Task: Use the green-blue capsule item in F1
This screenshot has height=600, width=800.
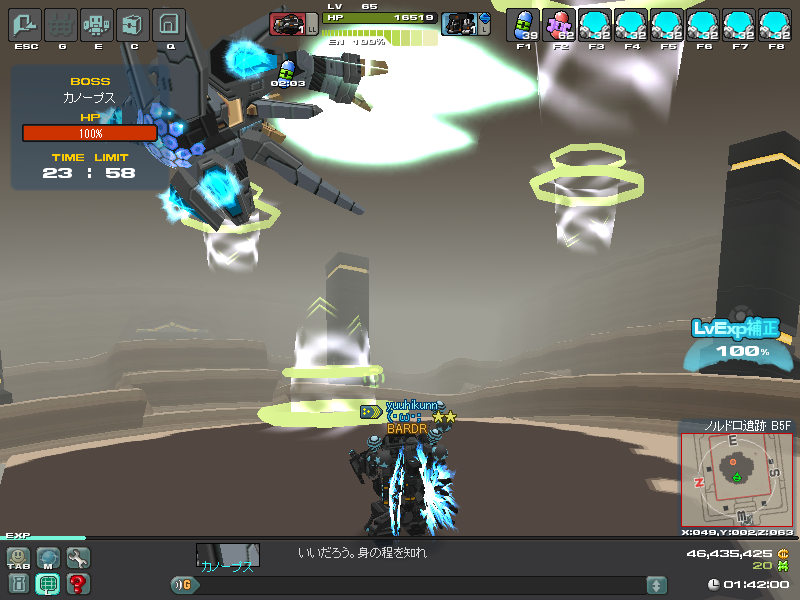Action: point(523,24)
